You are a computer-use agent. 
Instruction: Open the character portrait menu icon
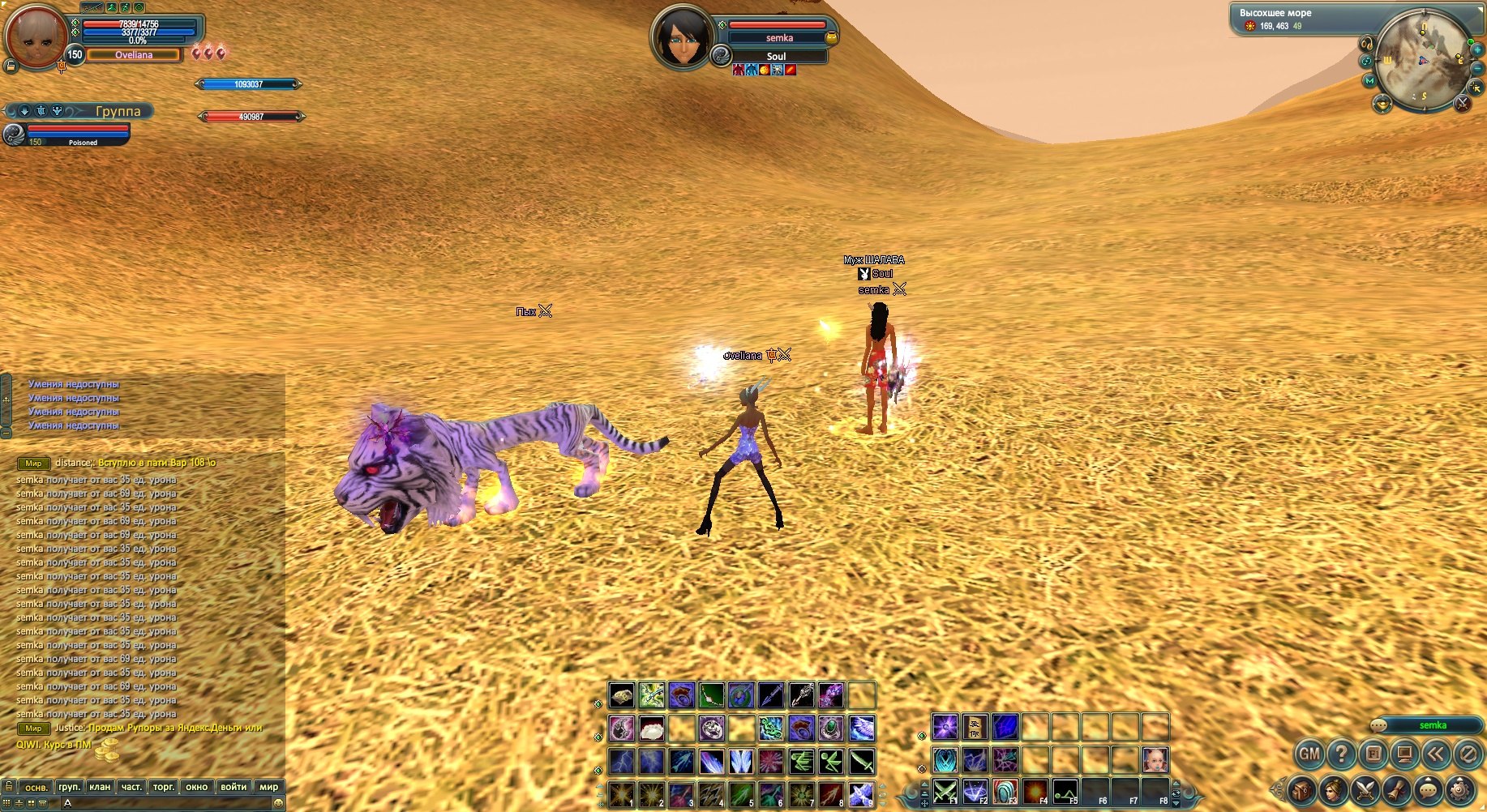click(1333, 789)
